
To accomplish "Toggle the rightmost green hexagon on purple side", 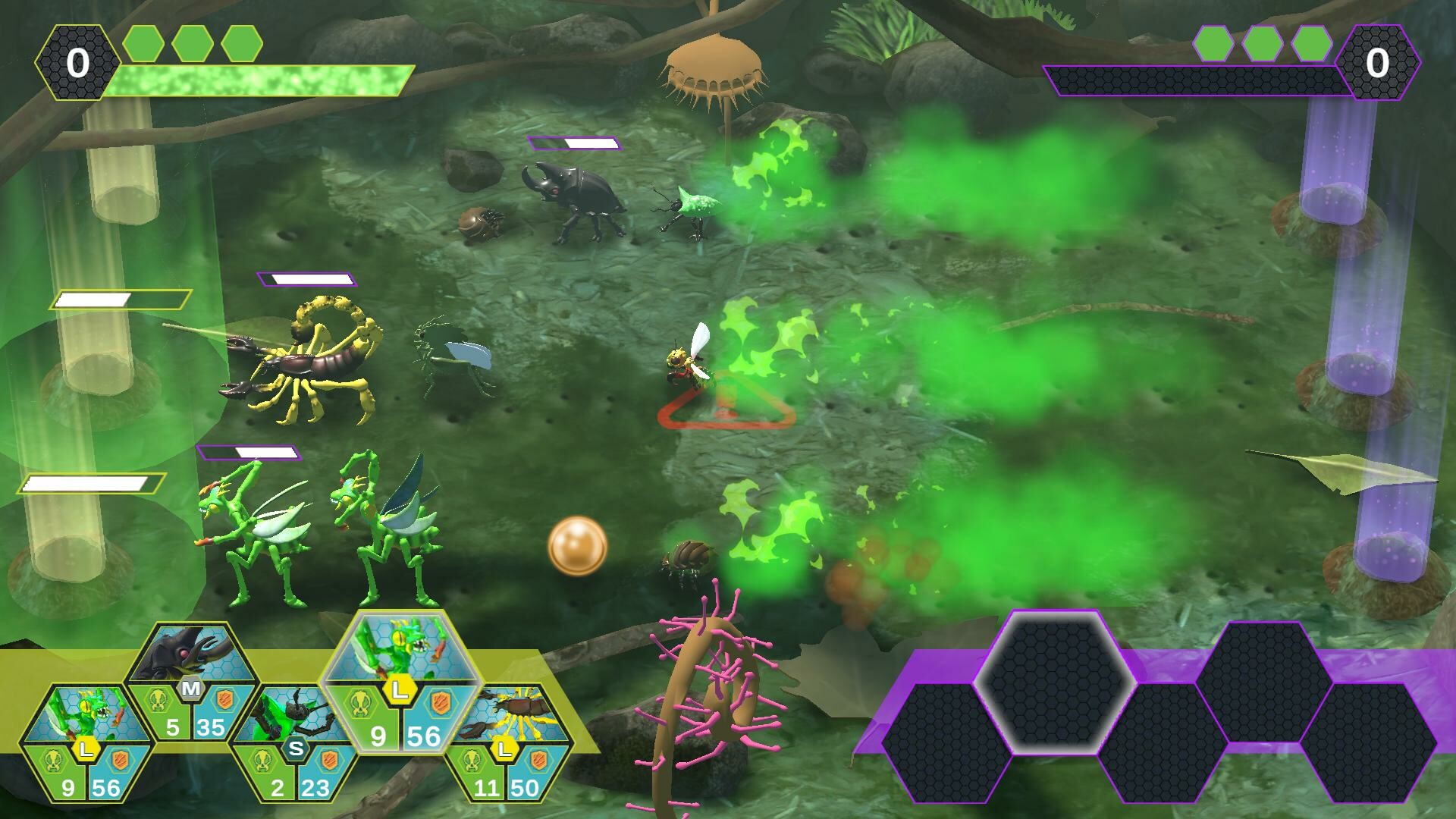I will [x=1311, y=44].
